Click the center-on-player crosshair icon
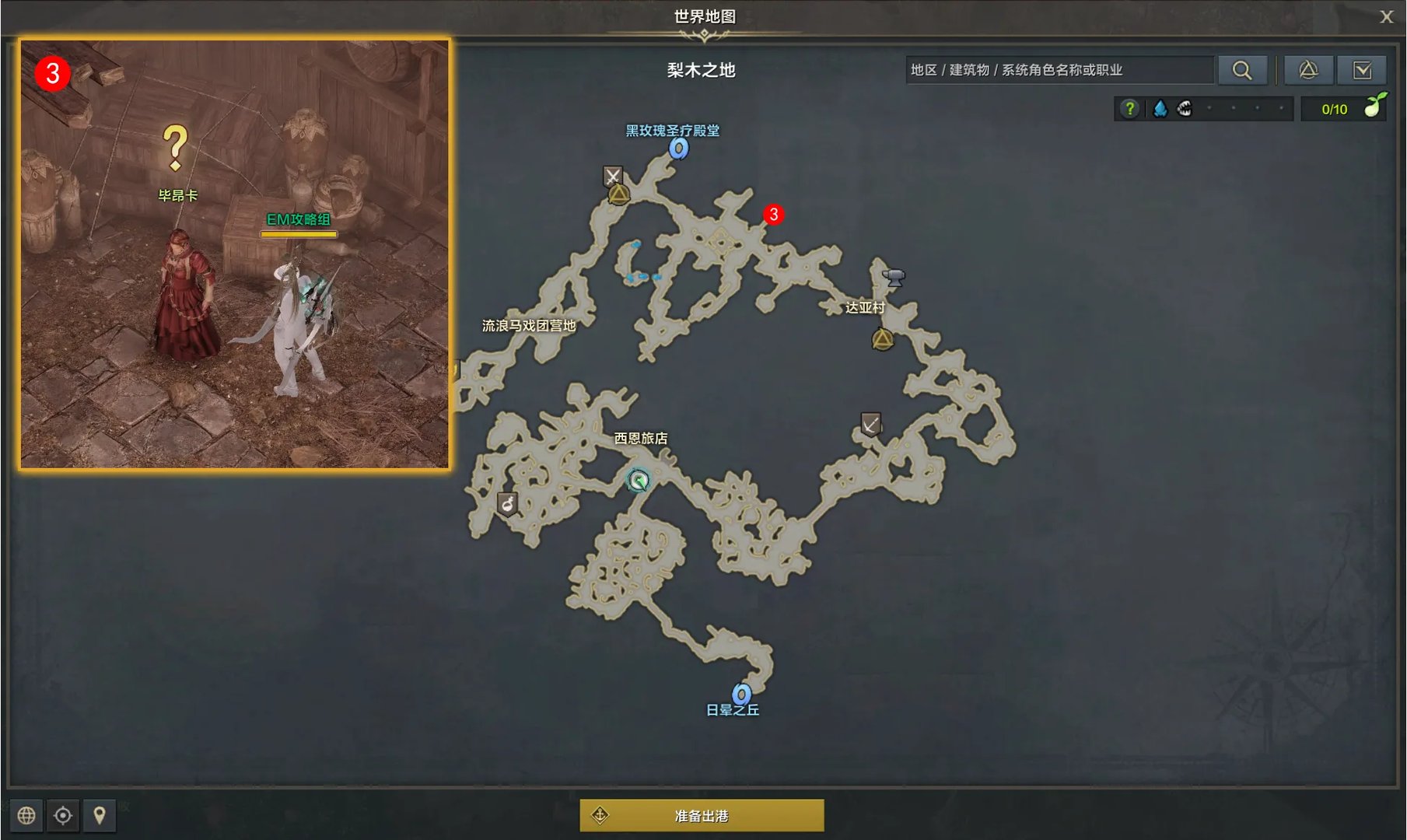This screenshot has height=840, width=1407. [x=63, y=816]
